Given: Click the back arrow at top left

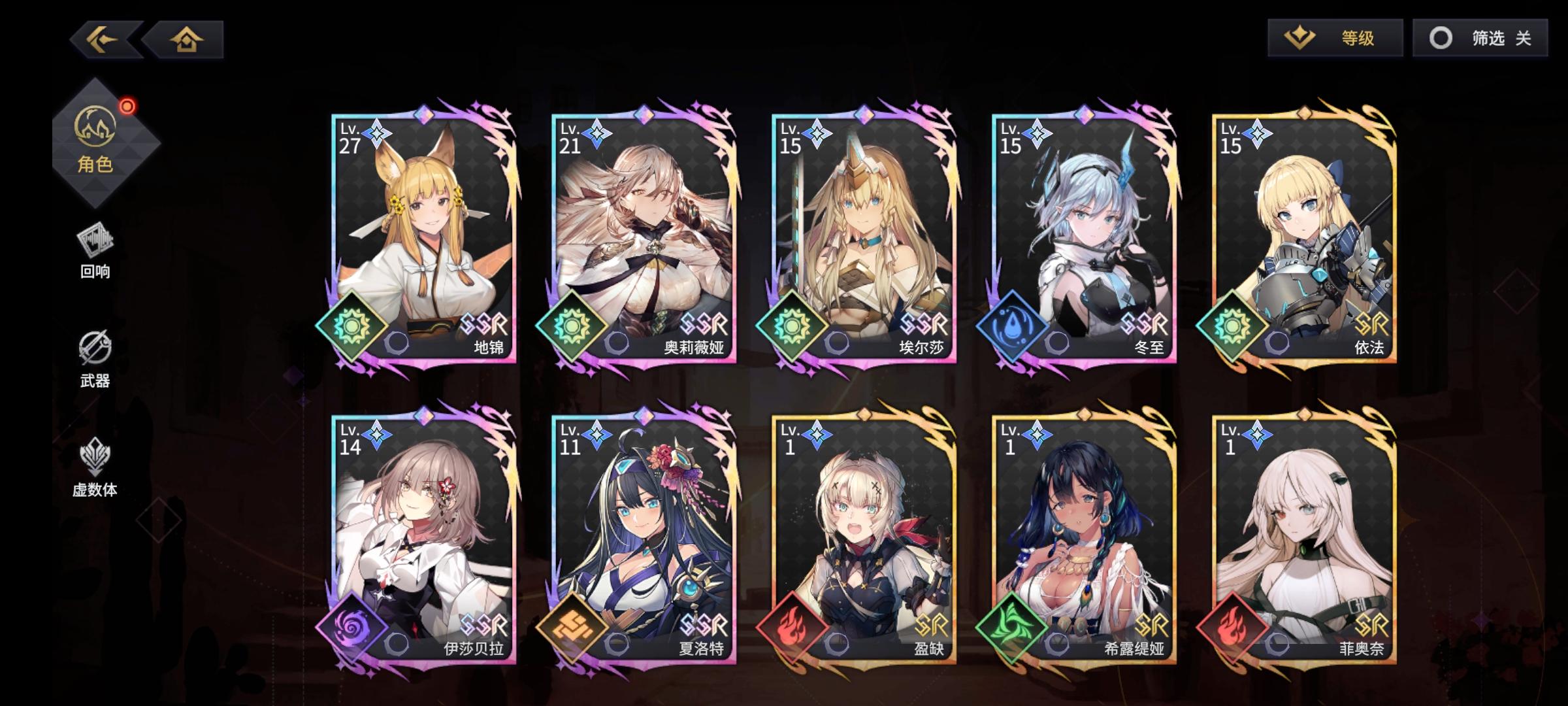Looking at the screenshot, I should [x=102, y=39].
